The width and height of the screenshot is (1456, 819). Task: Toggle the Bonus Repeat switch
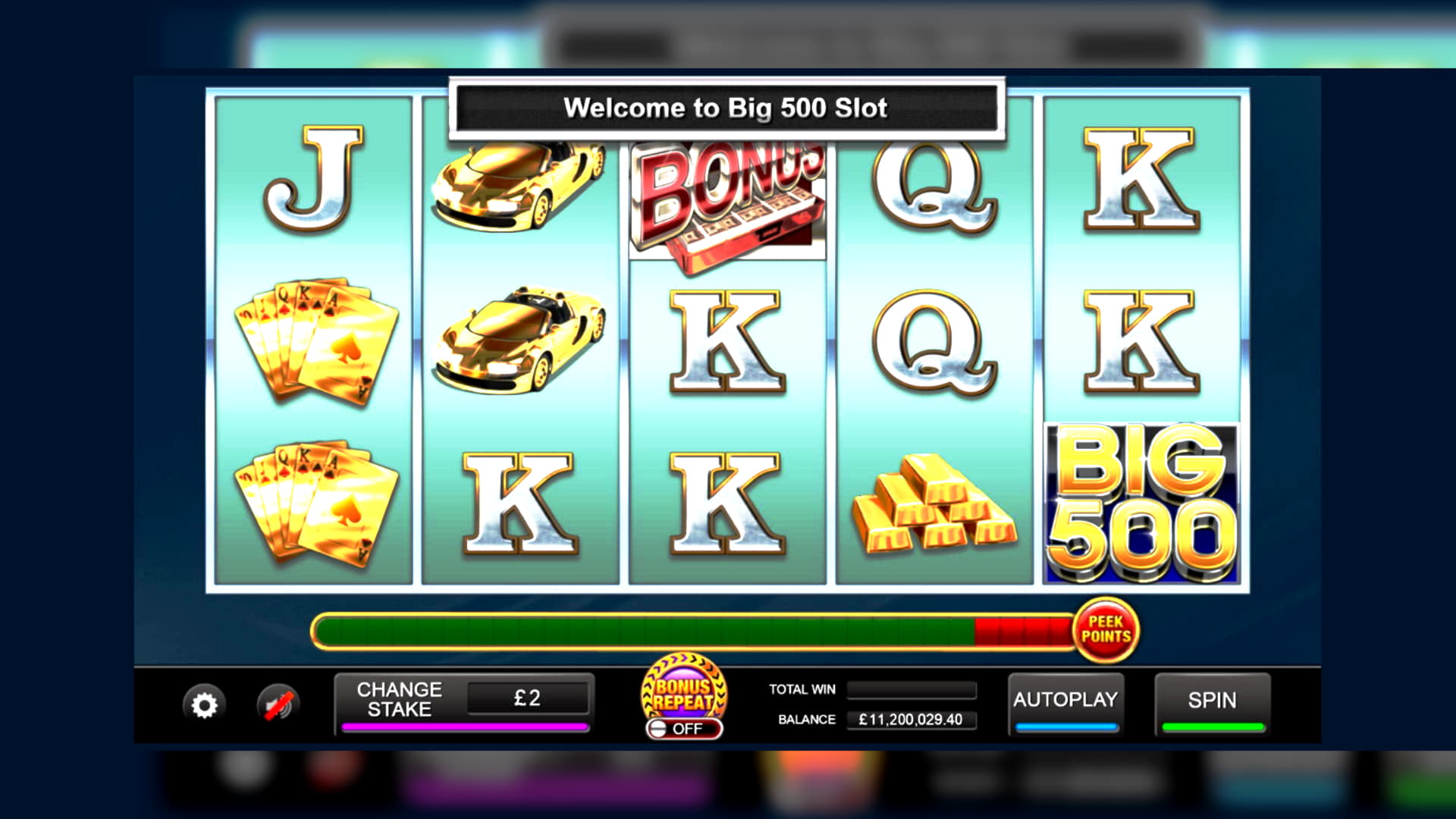(x=684, y=729)
